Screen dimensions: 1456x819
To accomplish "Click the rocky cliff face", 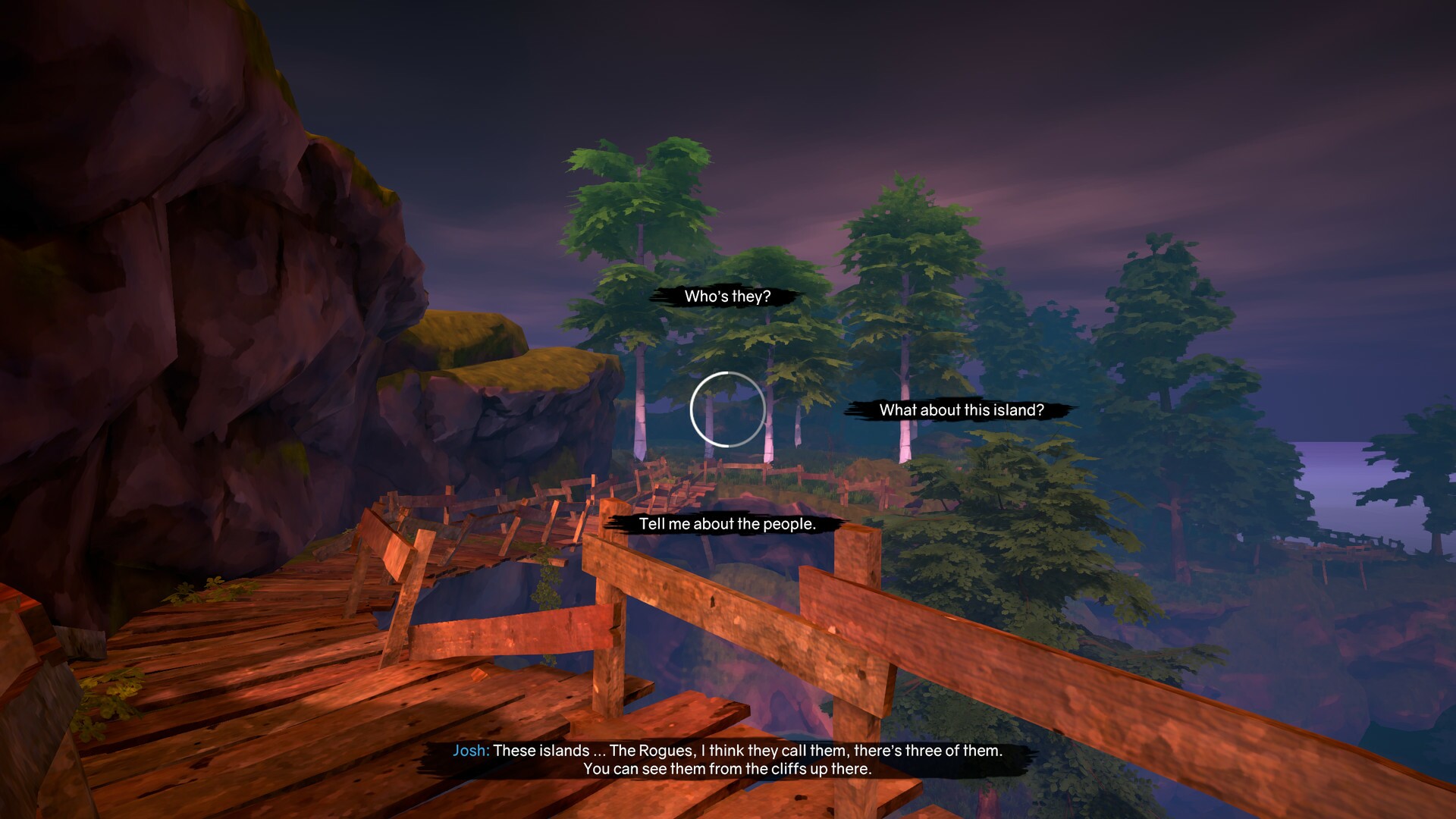I will (190, 265).
